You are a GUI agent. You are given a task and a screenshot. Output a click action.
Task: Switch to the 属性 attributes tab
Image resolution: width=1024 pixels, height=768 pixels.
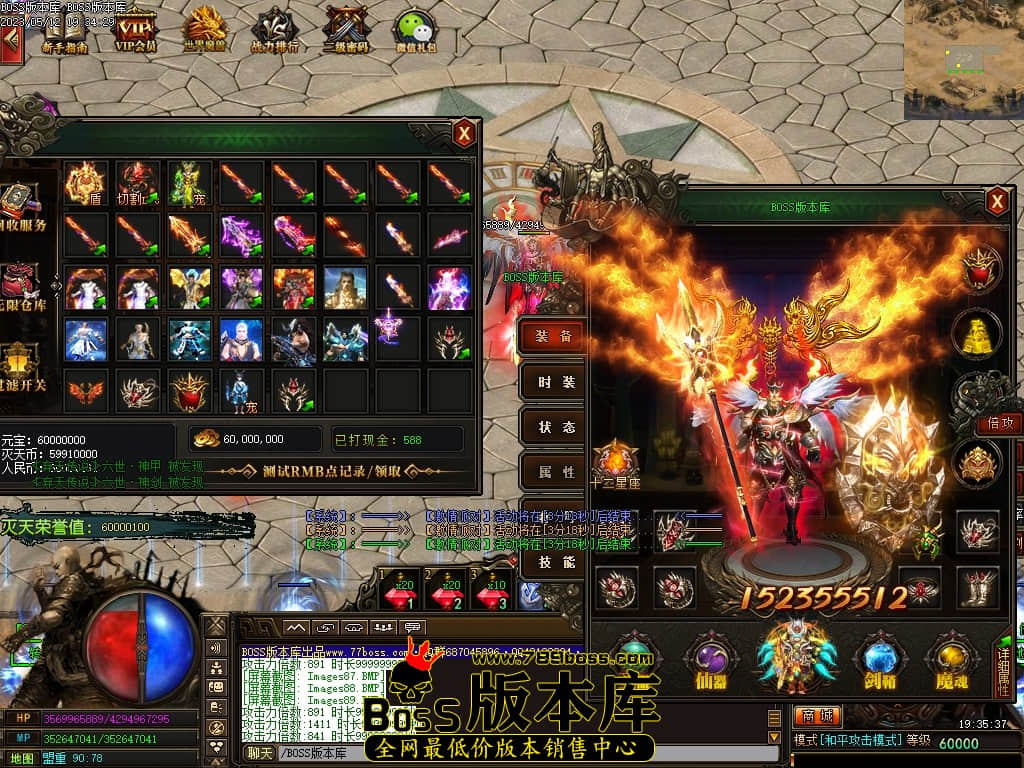pyautogui.click(x=555, y=472)
